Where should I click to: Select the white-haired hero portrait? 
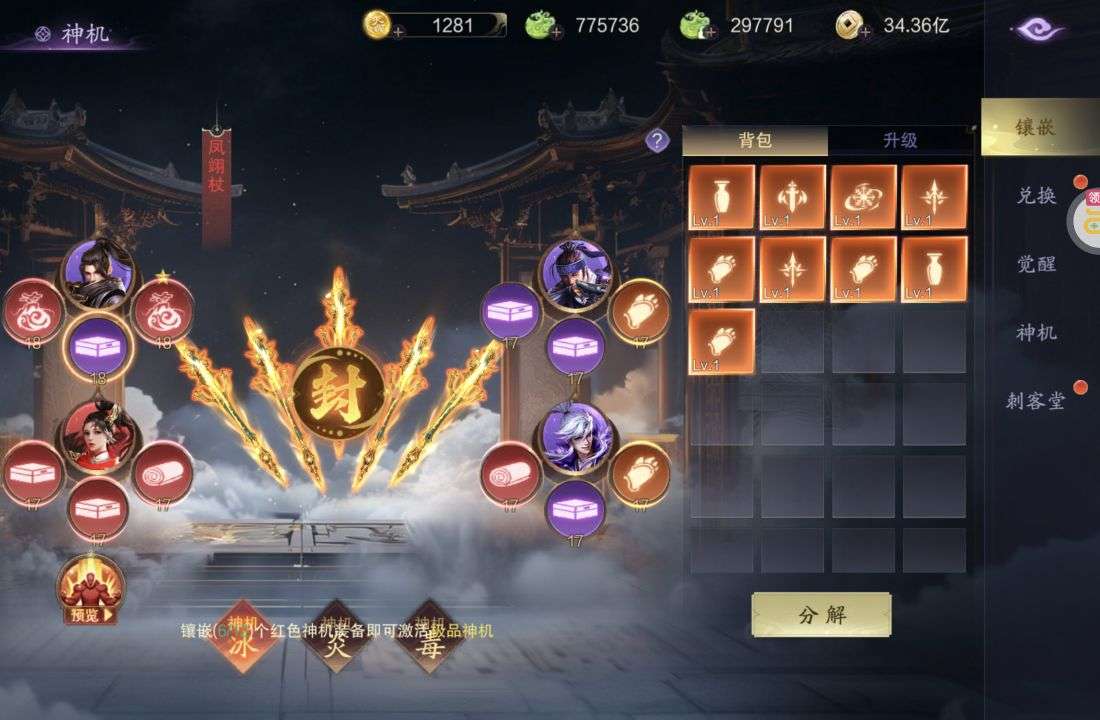[577, 438]
